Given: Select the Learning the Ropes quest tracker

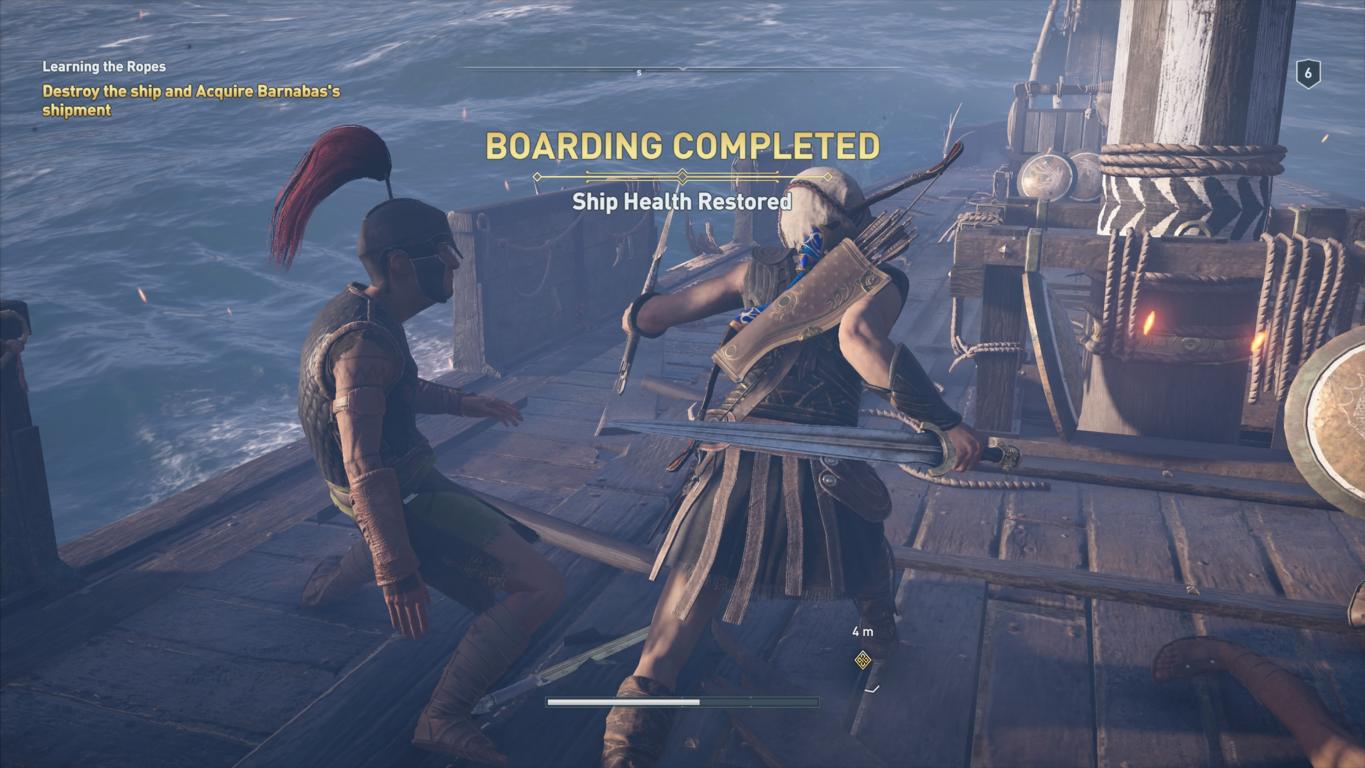Looking at the screenshot, I should pyautogui.click(x=104, y=67).
